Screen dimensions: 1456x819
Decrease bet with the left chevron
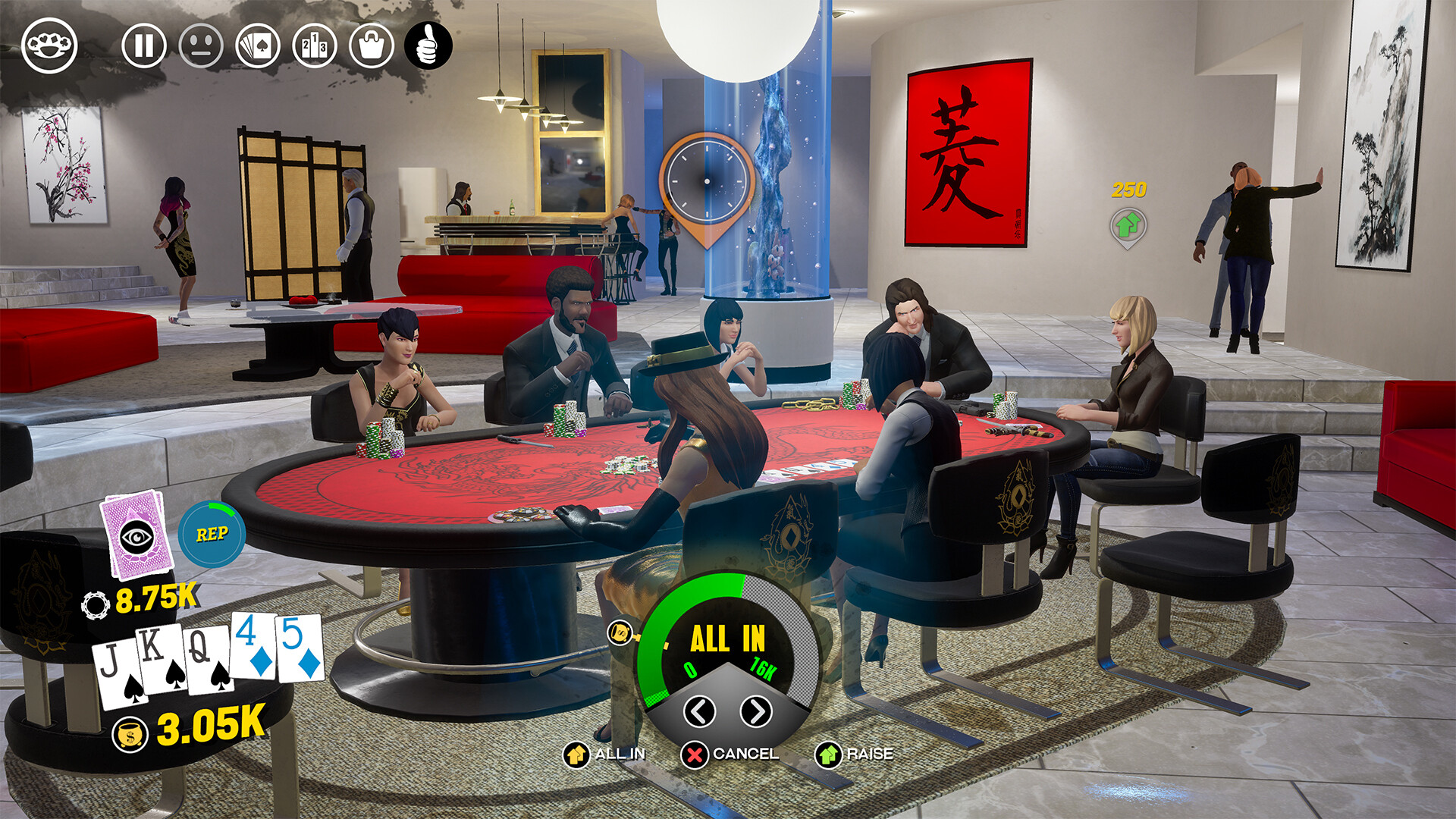coord(698,713)
